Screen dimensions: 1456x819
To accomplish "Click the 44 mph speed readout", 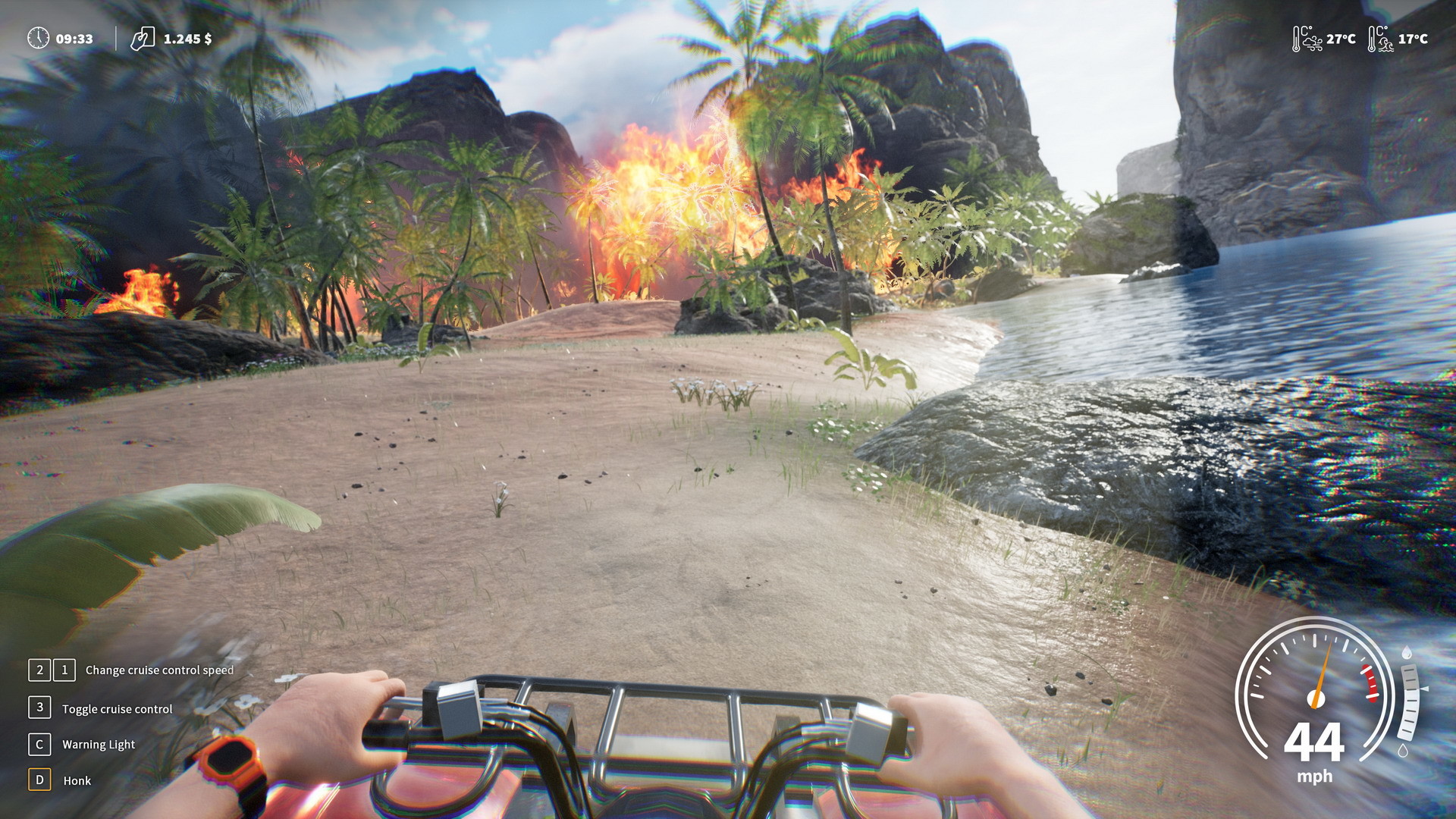I will 1313,742.
